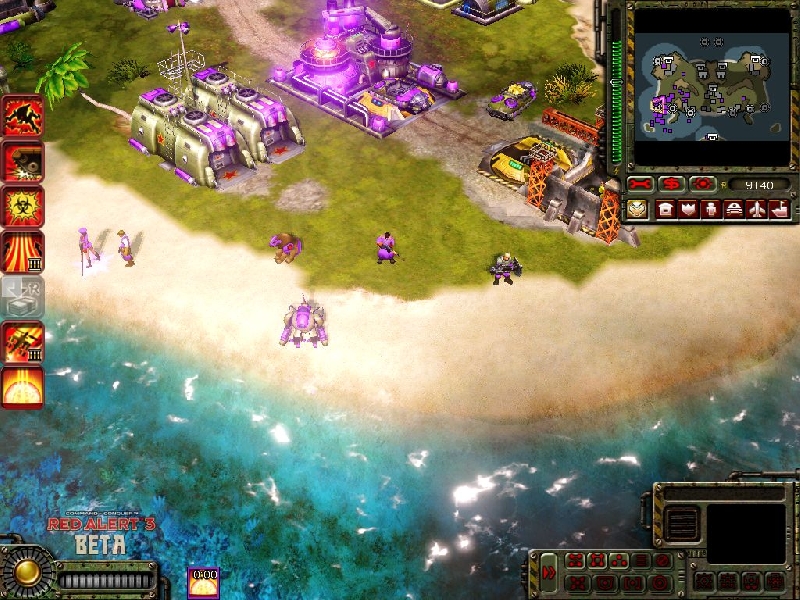Click the red double-arrow command button
The height and width of the screenshot is (600, 800).
550,572
